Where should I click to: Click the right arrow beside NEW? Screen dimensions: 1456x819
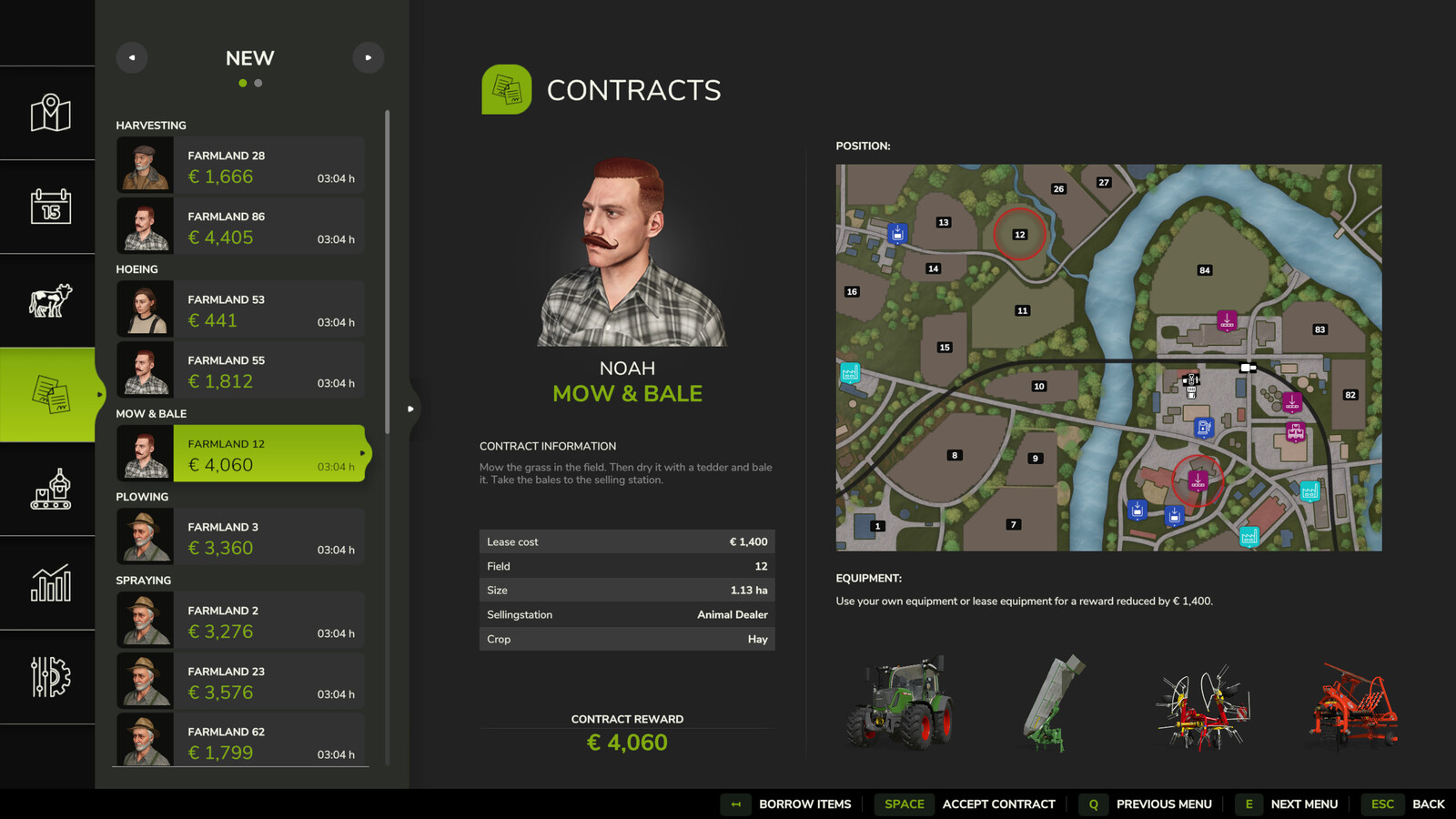(369, 57)
